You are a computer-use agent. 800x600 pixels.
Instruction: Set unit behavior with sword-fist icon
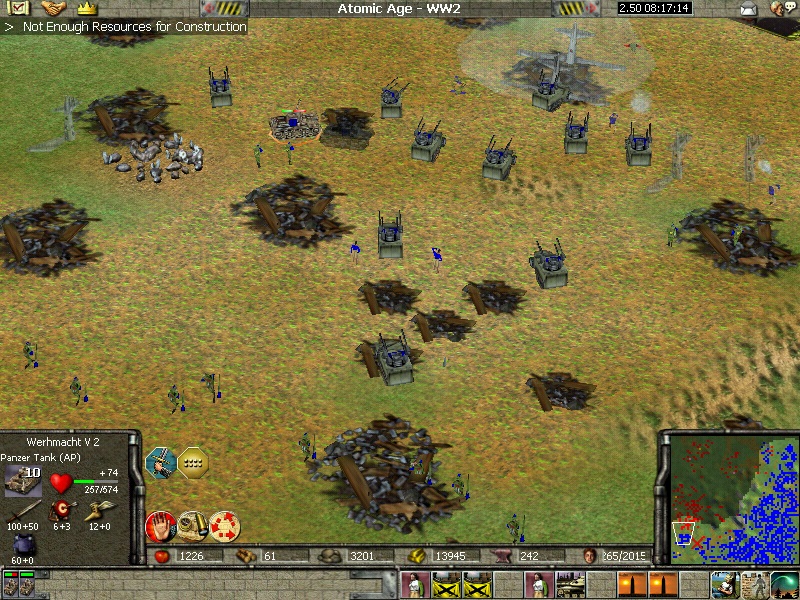[x=161, y=461]
